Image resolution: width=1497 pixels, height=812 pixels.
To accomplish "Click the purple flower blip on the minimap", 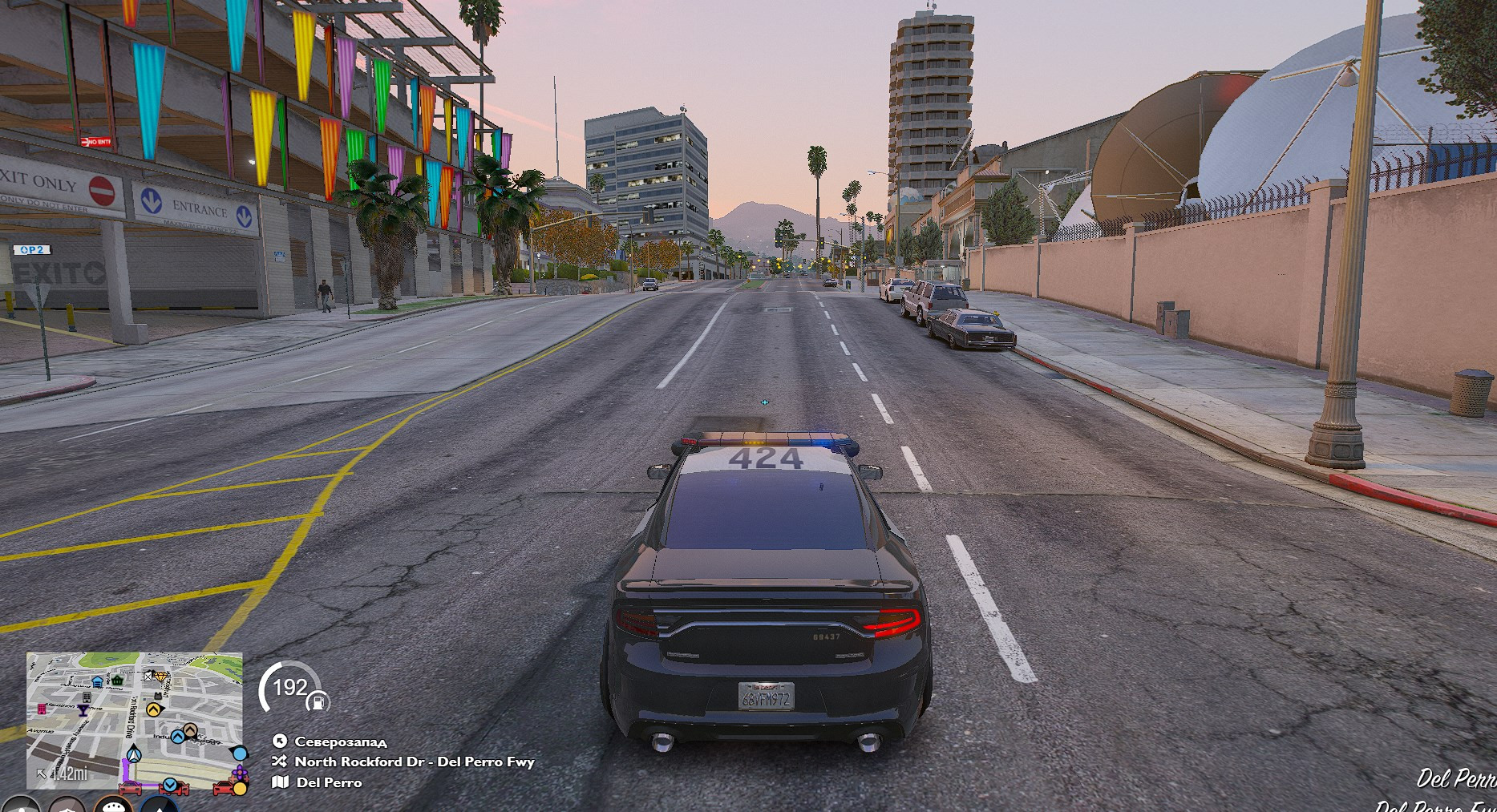I will tap(240, 773).
